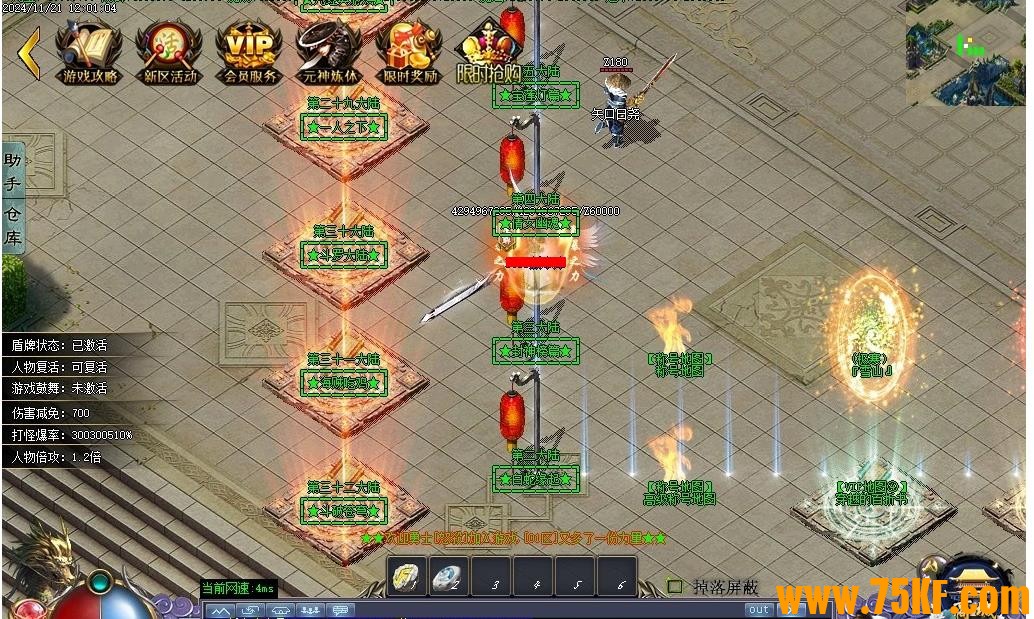Image resolution: width=1034 pixels, height=619 pixels.
Task: Open 限时奖励 timed rewards
Action: pos(409,52)
